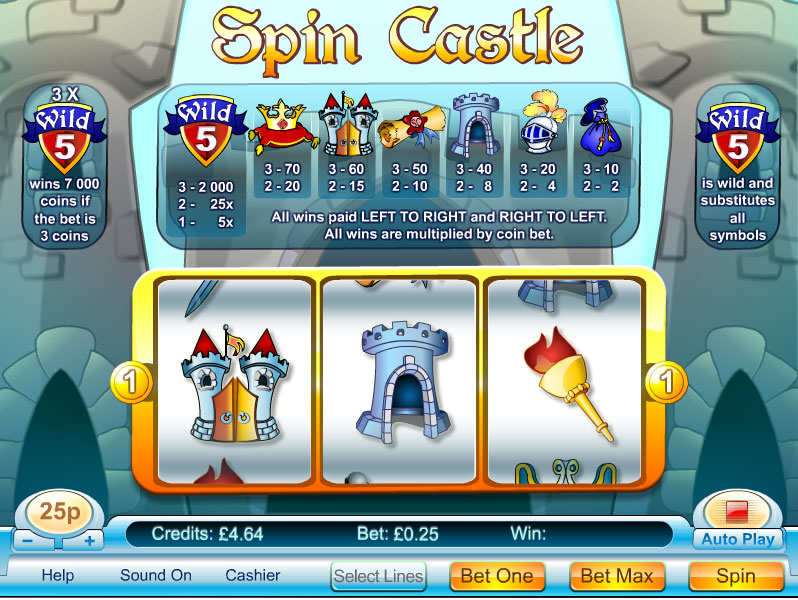This screenshot has height=600, width=798.
Task: Click the Bet One button
Action: tap(497, 576)
